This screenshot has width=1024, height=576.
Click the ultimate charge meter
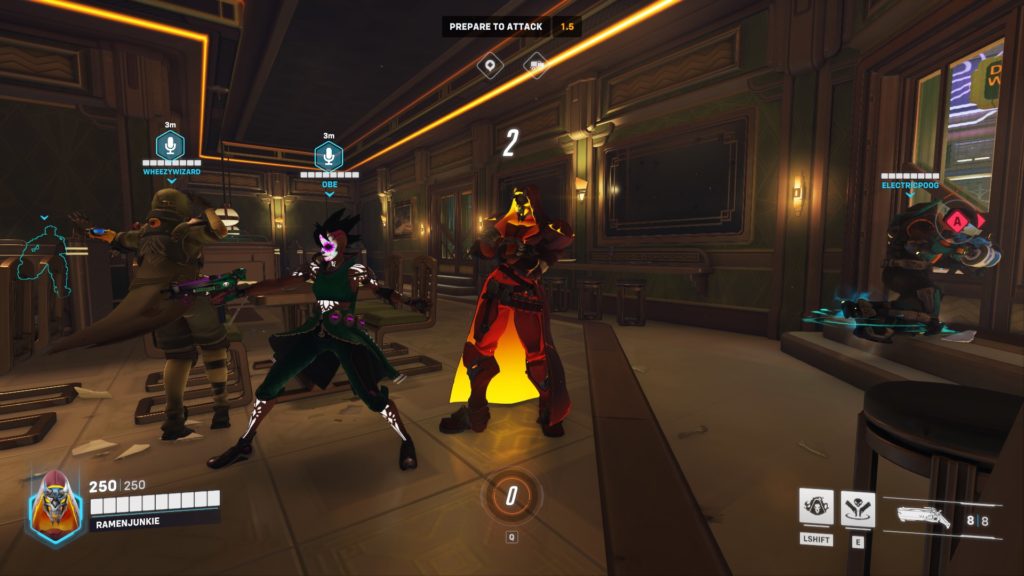point(511,494)
